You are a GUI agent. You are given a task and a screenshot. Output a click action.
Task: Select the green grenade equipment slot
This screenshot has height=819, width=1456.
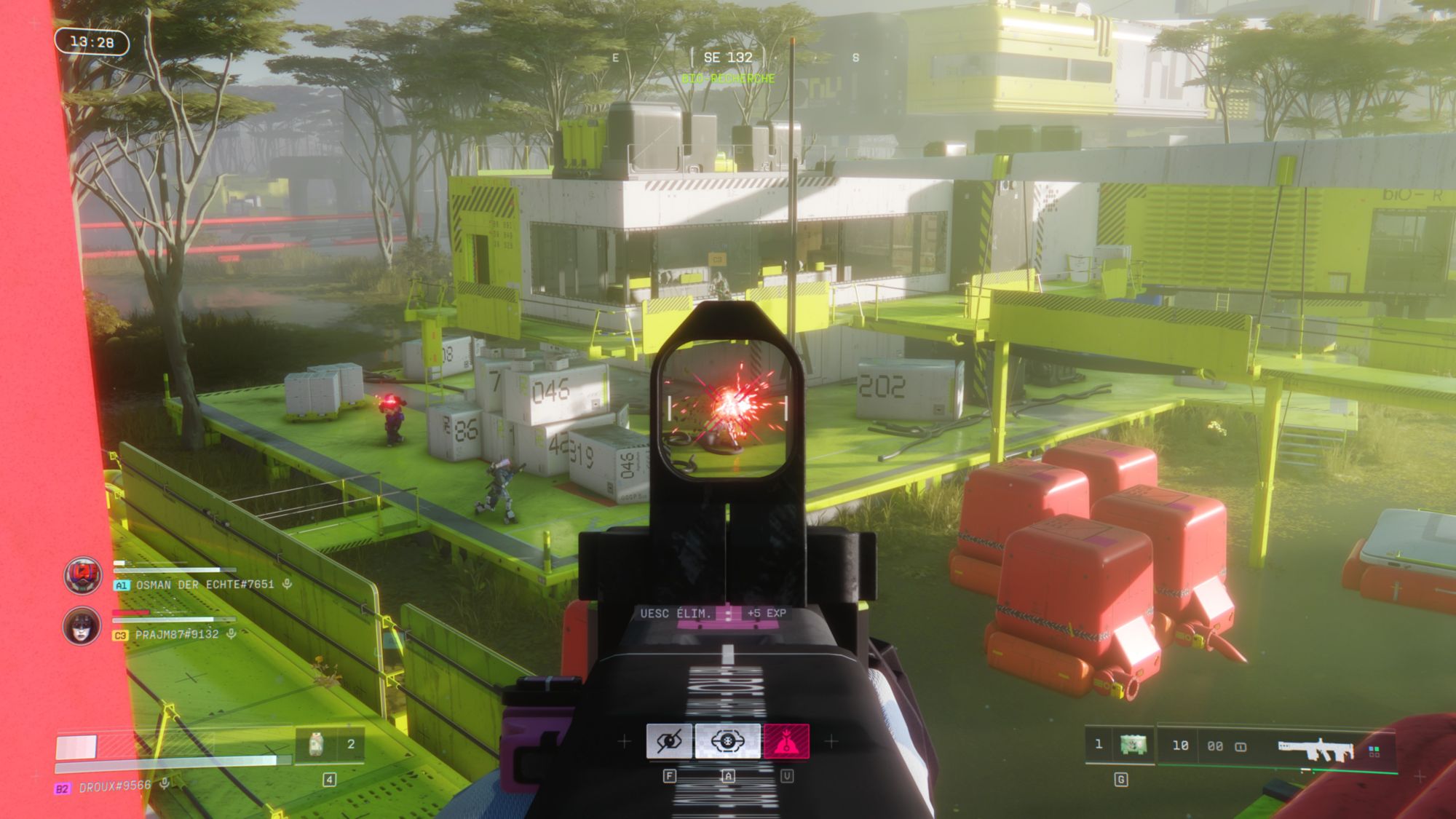coord(1133,745)
